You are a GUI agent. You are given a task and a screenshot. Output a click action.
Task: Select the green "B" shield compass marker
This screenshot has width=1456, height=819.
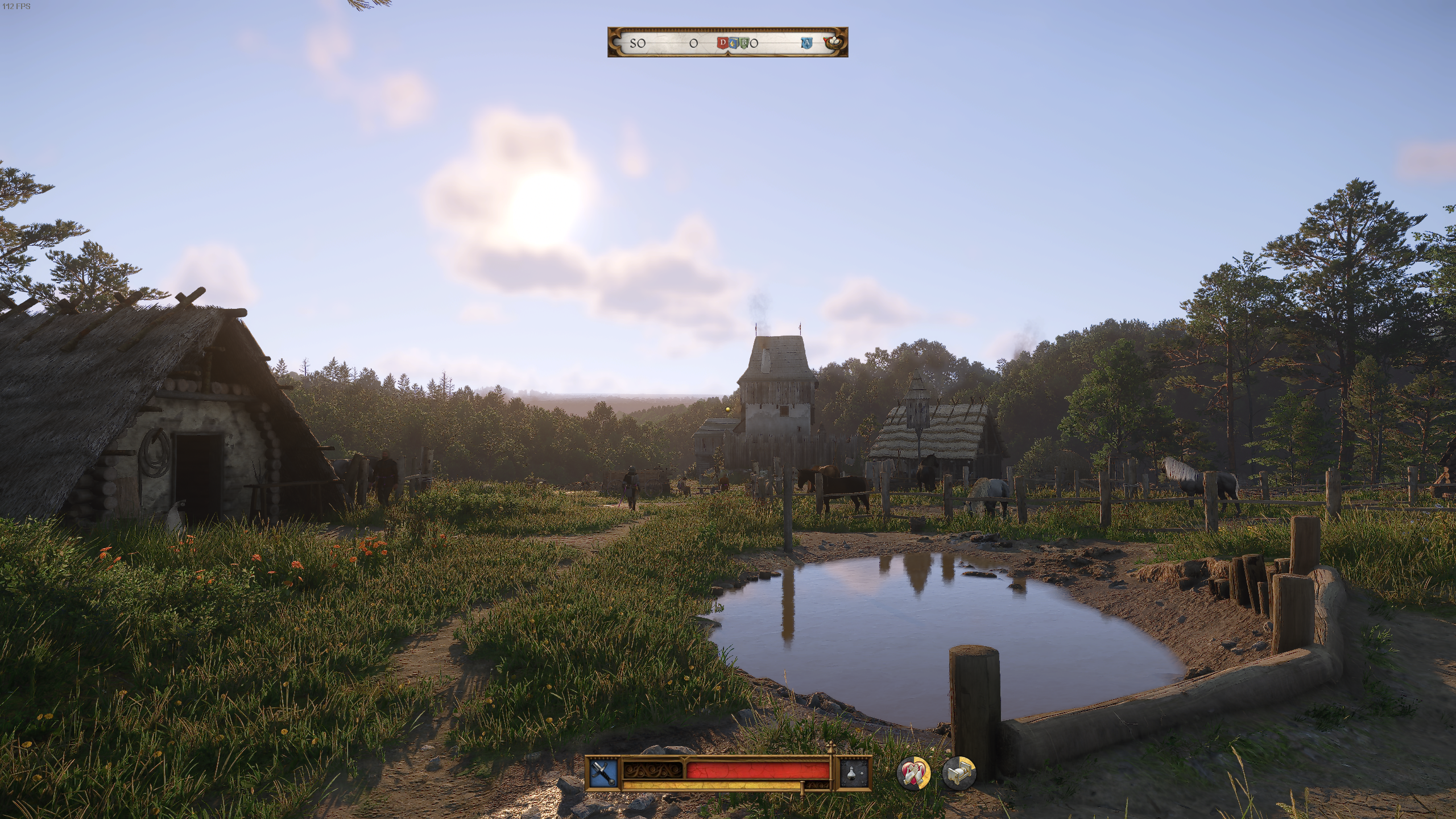[744, 43]
